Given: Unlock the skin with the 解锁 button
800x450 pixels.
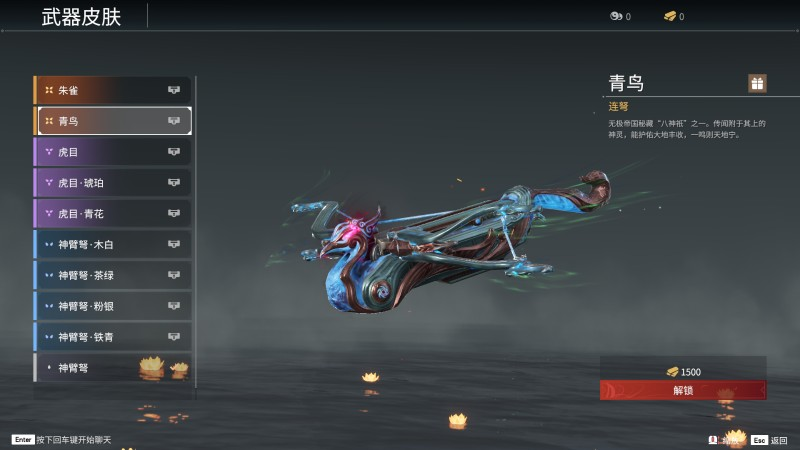Looking at the screenshot, I should click(683, 390).
